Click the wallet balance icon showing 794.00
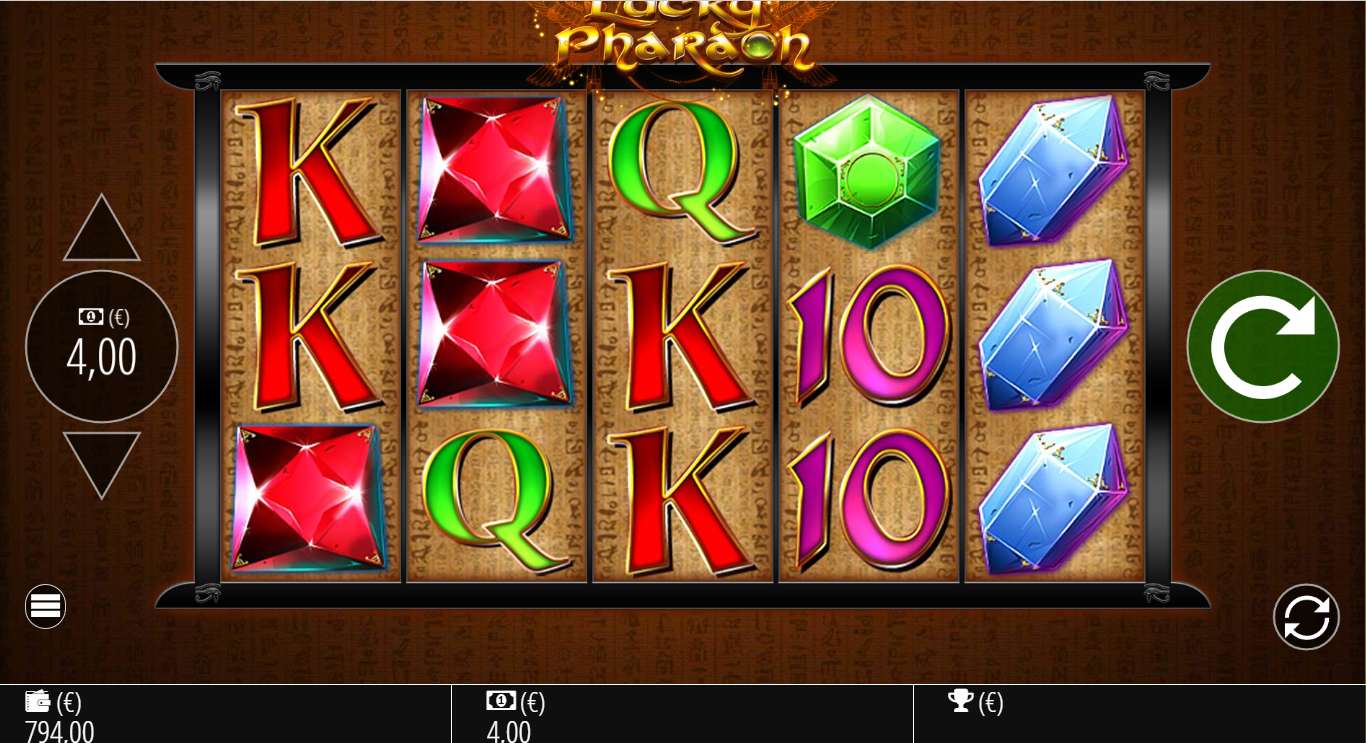 (x=37, y=701)
